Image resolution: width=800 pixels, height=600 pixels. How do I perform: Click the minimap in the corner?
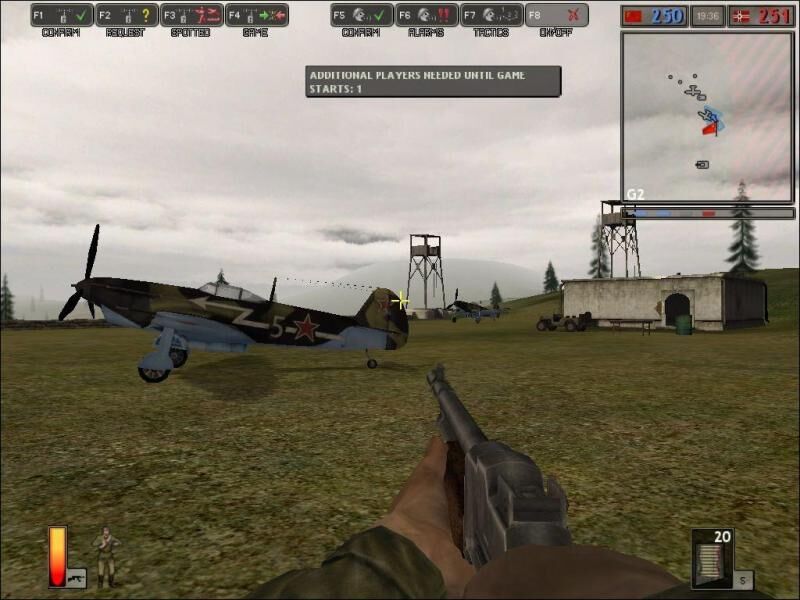[707, 116]
